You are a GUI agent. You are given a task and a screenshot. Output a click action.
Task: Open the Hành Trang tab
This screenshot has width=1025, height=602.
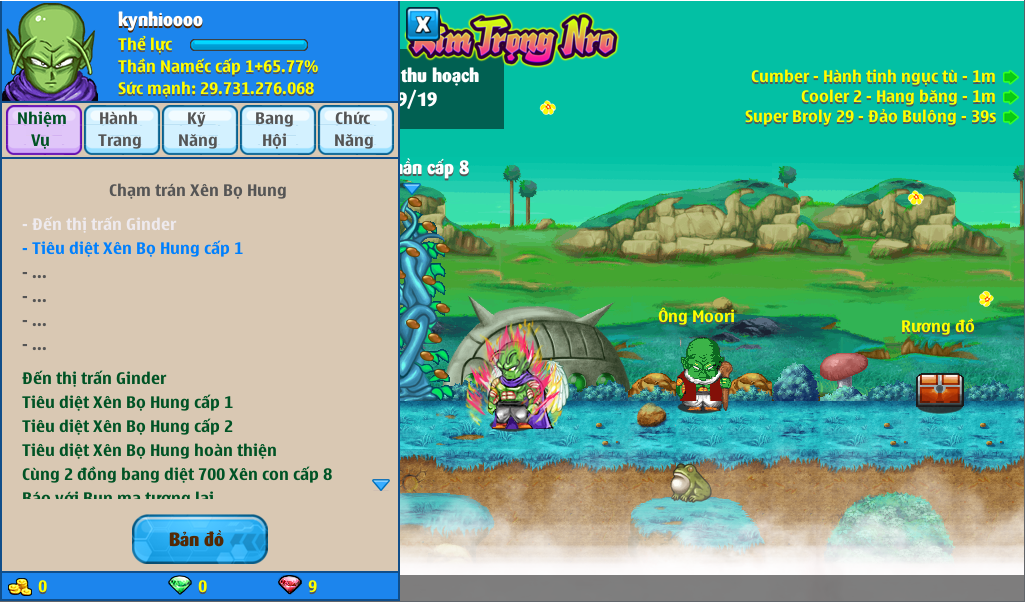pyautogui.click(x=120, y=130)
